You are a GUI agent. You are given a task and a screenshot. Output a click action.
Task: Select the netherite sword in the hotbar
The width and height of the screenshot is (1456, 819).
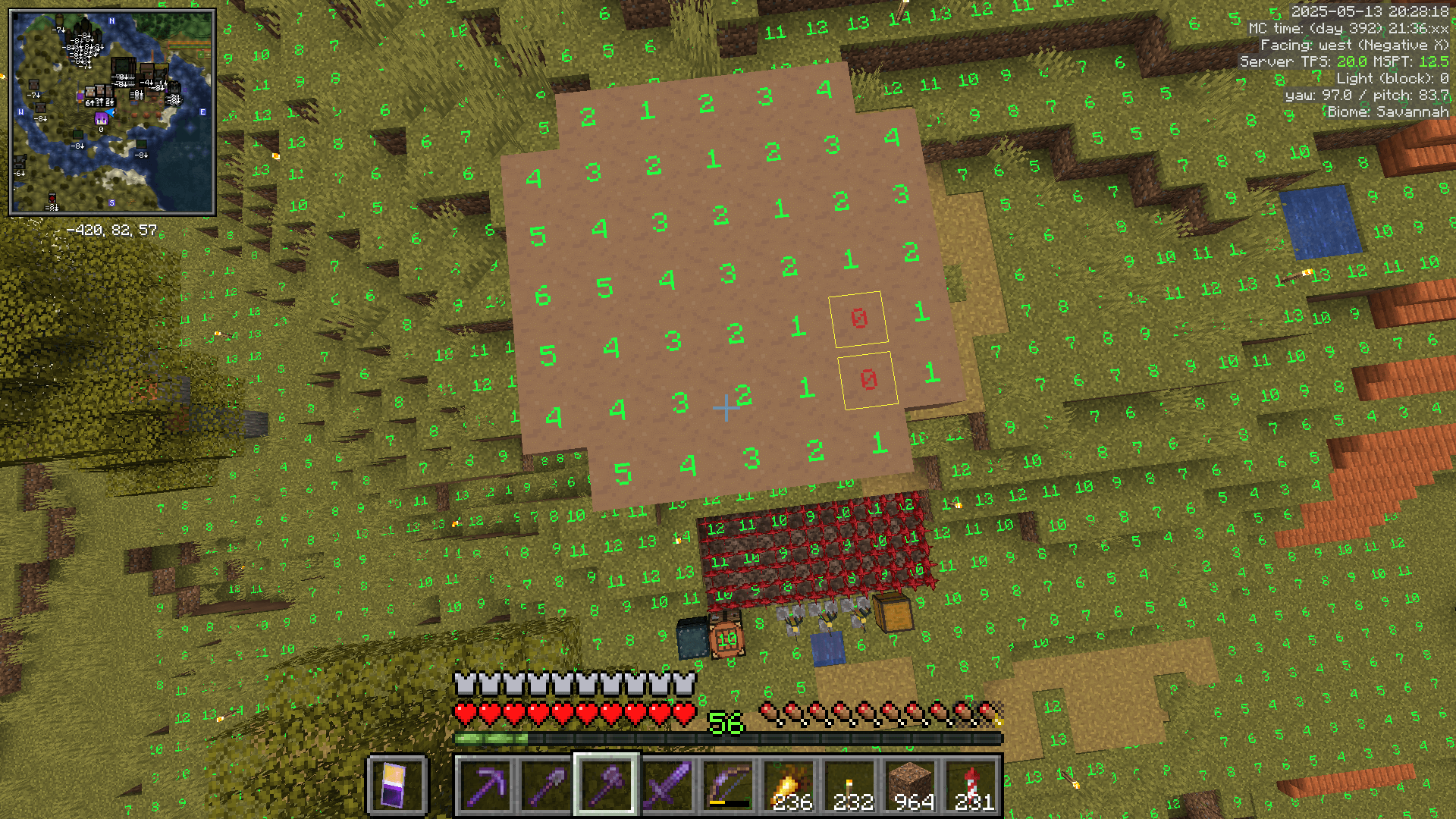pyautogui.click(x=667, y=785)
